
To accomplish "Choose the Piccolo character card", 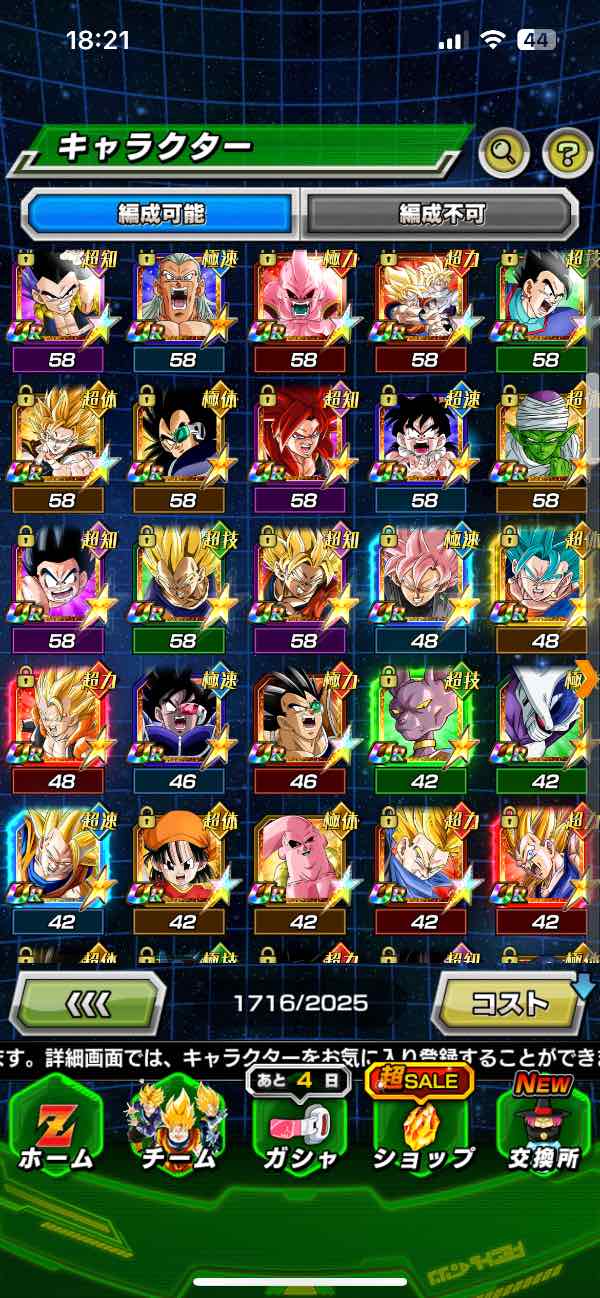I will 543,440.
